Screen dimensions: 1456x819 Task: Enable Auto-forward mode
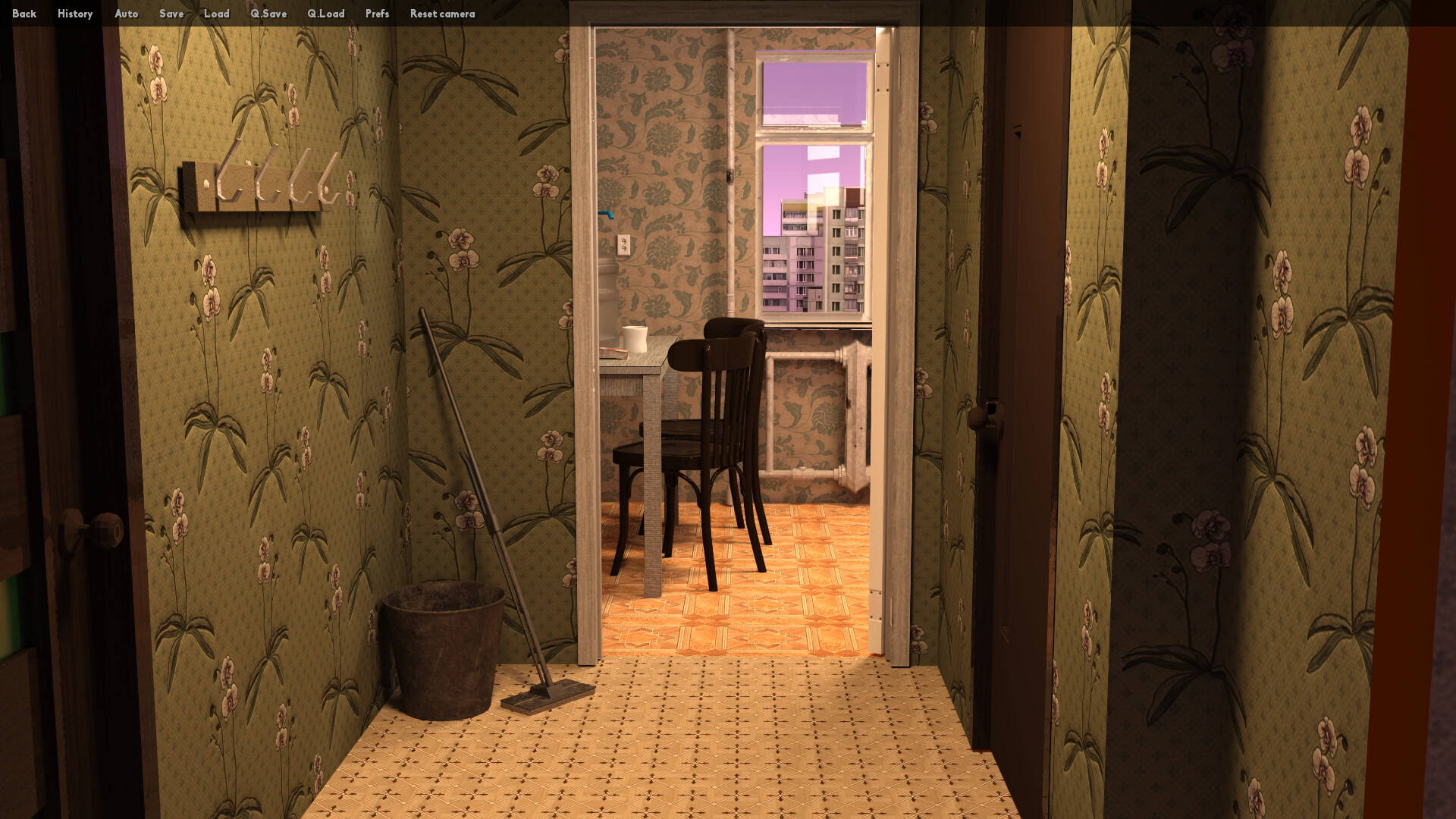click(x=126, y=14)
